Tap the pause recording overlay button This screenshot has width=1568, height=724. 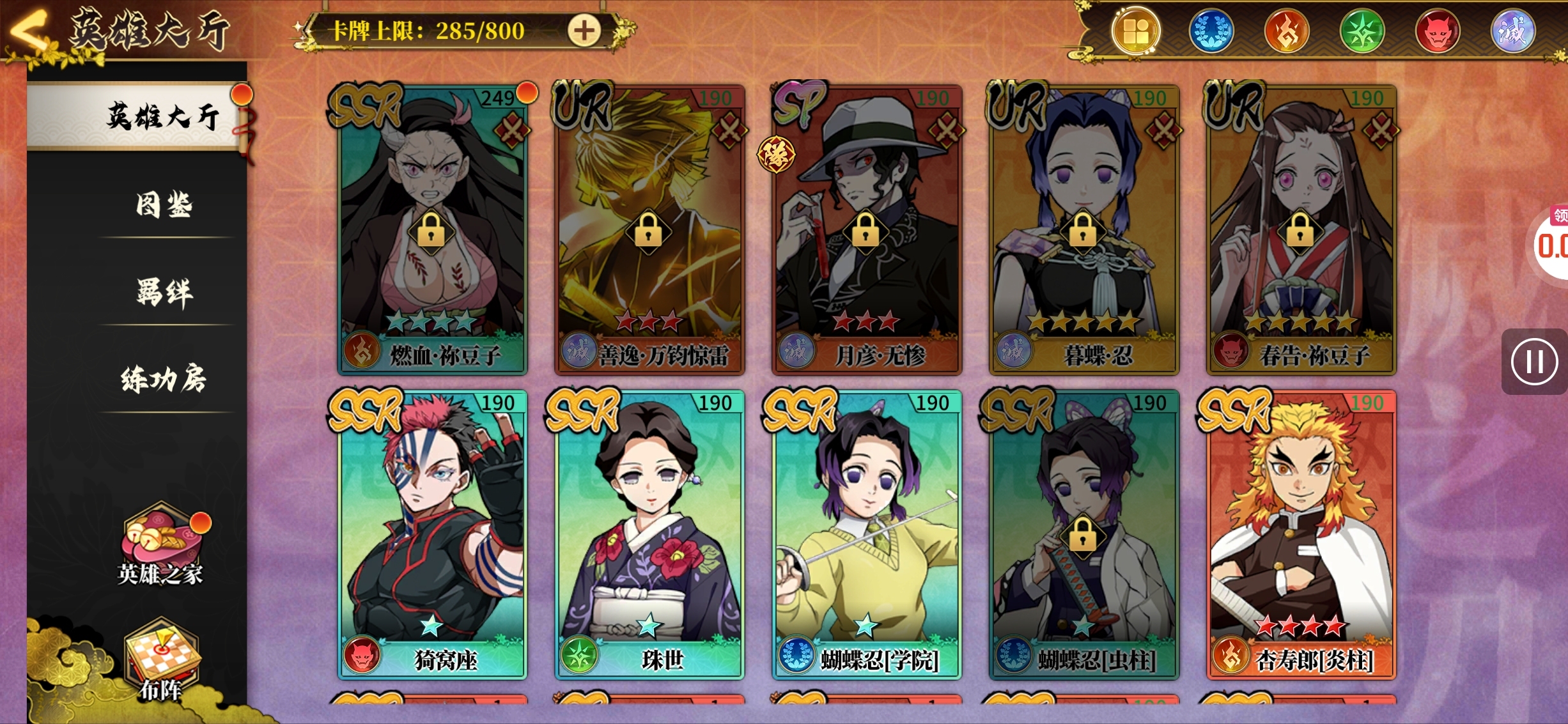pyautogui.click(x=1534, y=362)
